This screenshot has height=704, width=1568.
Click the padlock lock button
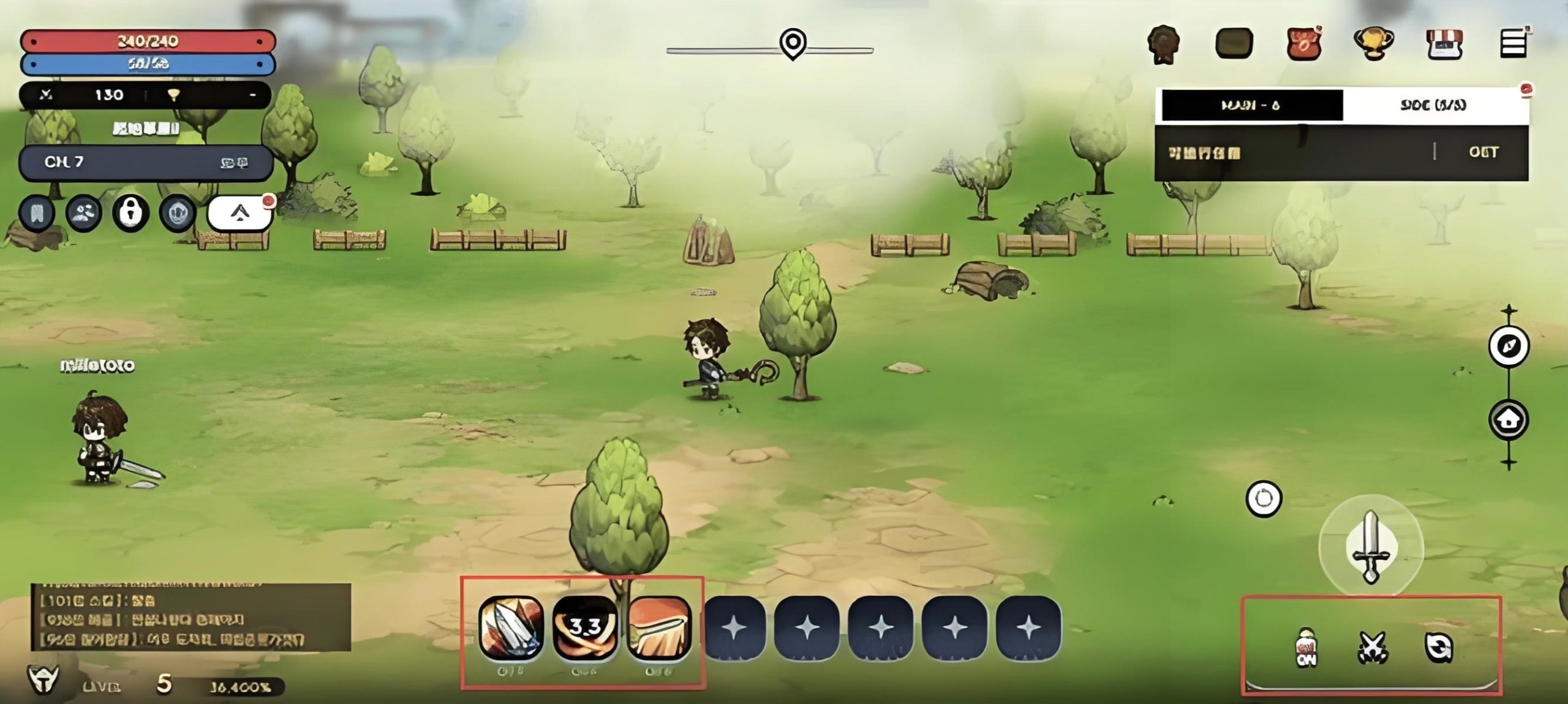(x=130, y=213)
